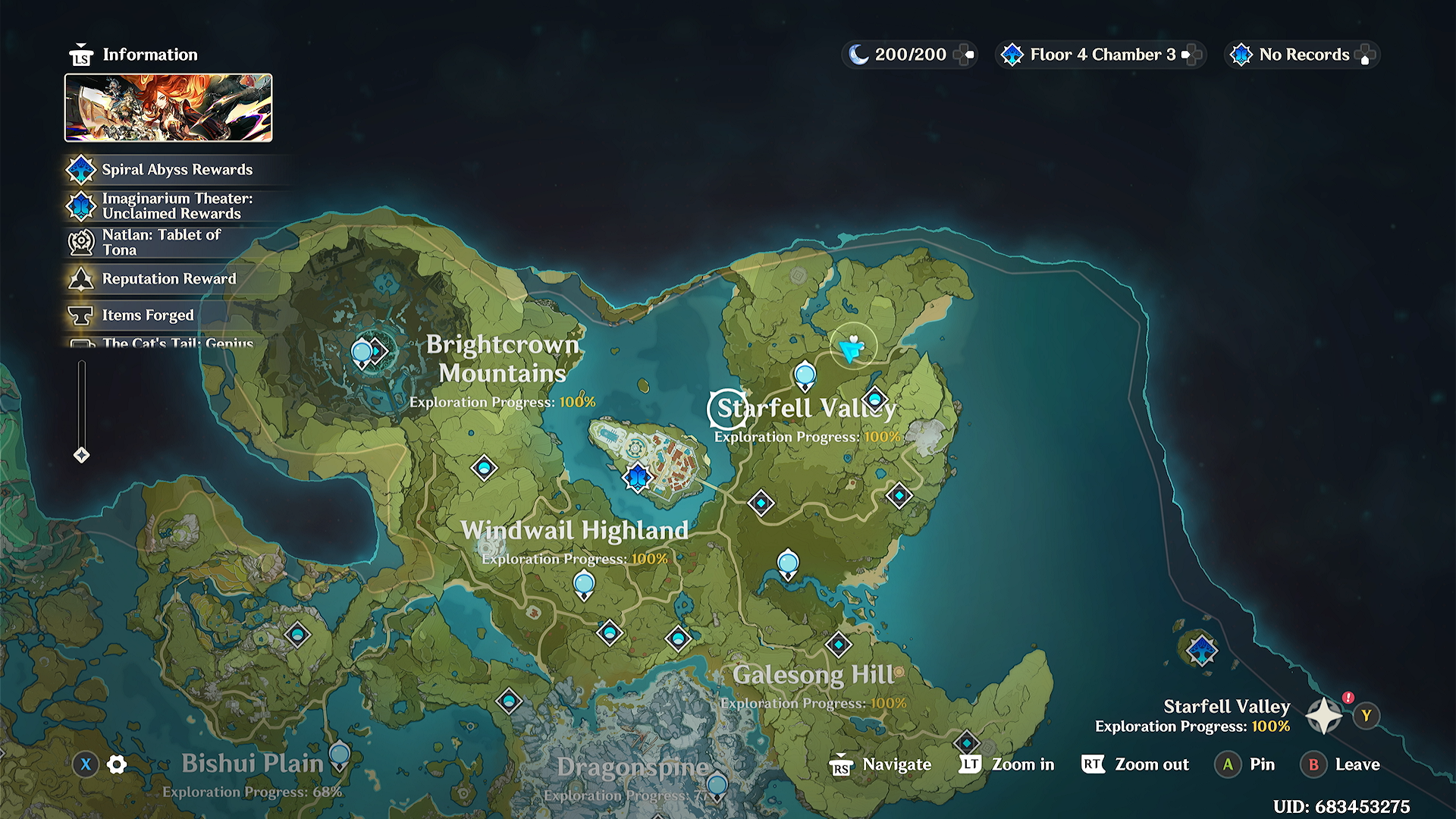Open the 200/200 Original Resin counter
This screenshot has height=819, width=1456.
point(908,55)
